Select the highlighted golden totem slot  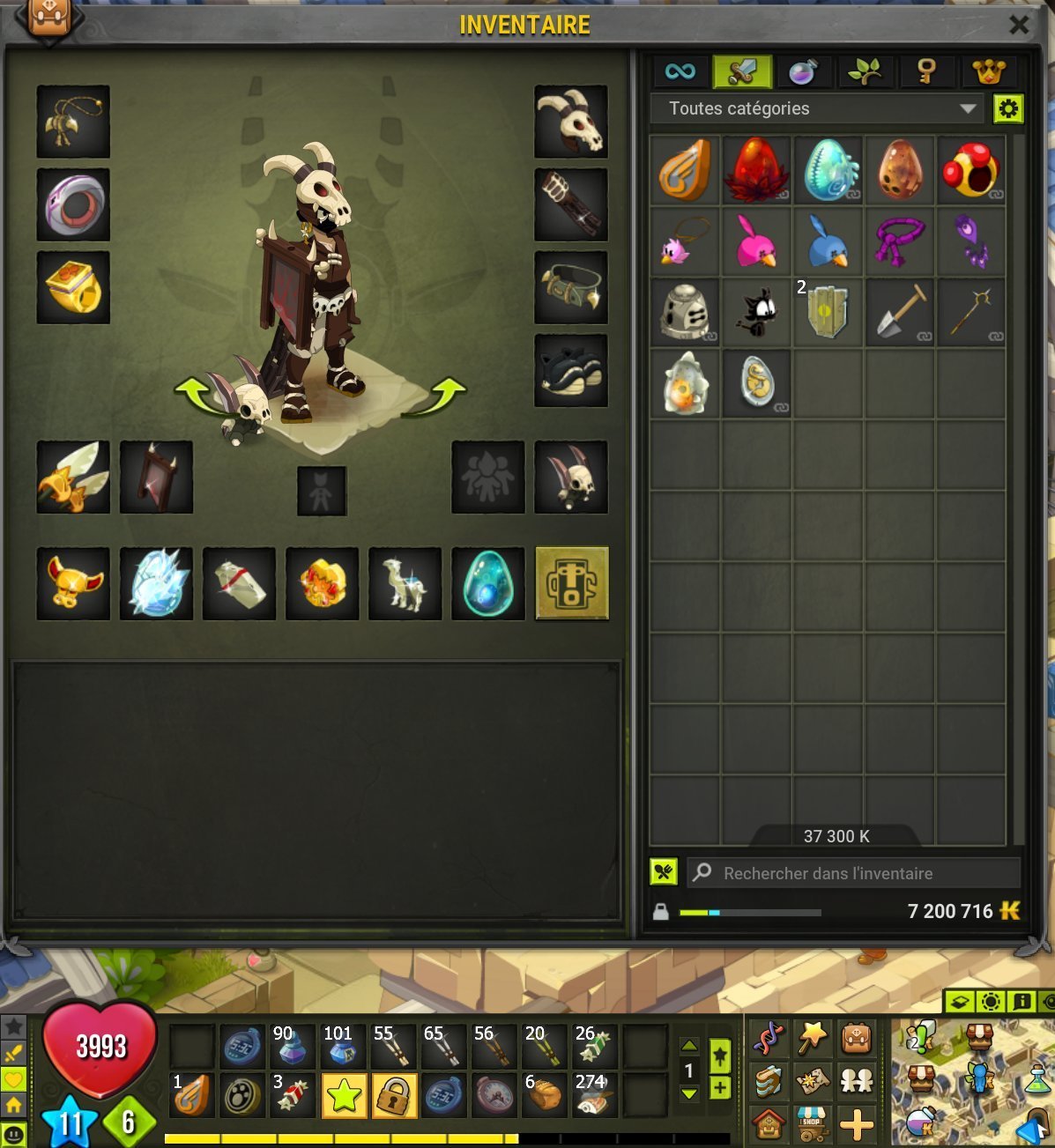click(572, 583)
